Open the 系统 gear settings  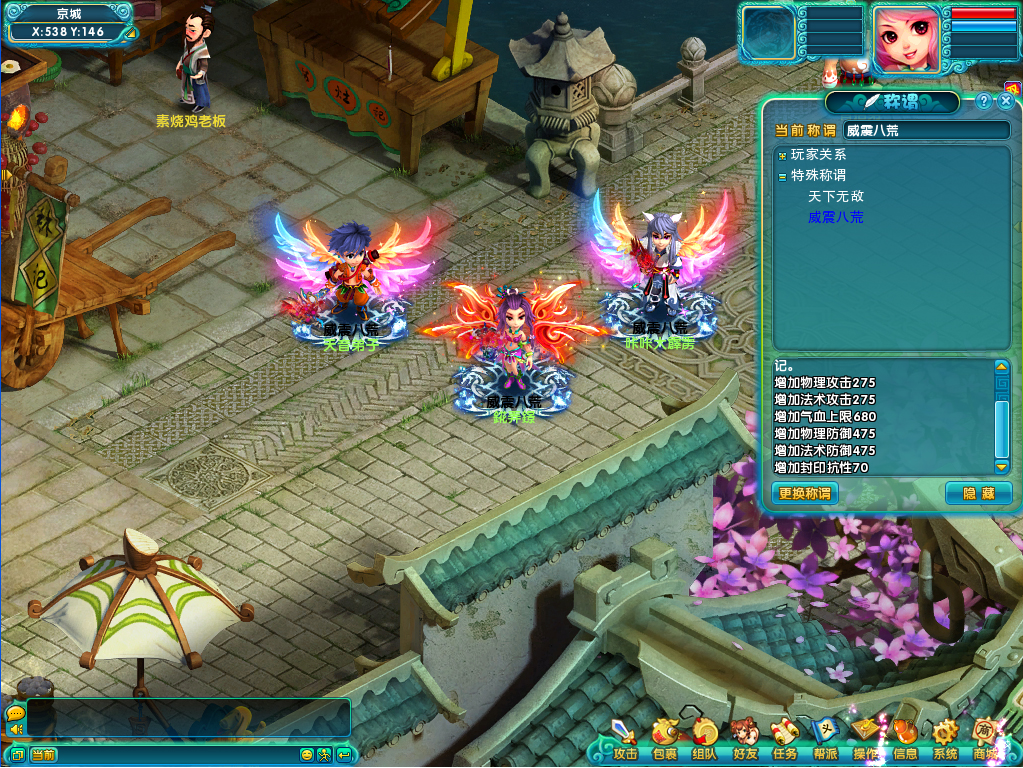945,740
